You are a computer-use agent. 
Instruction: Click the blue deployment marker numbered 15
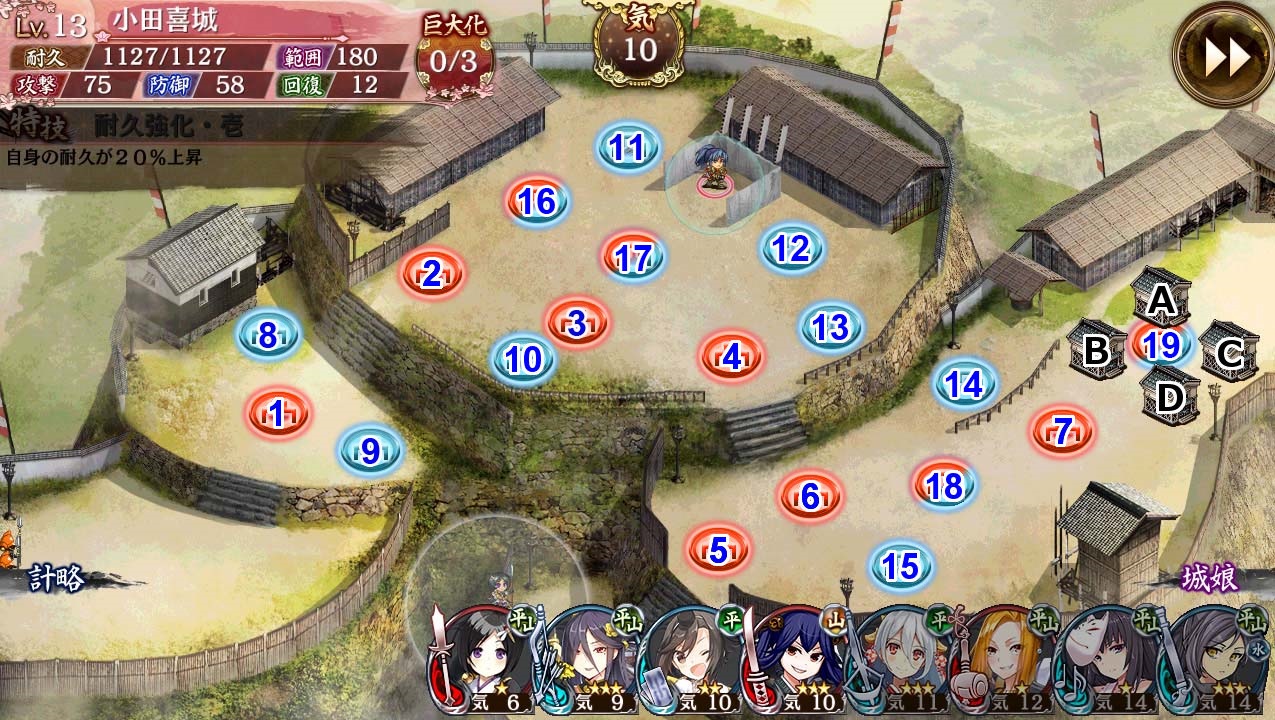tap(901, 567)
